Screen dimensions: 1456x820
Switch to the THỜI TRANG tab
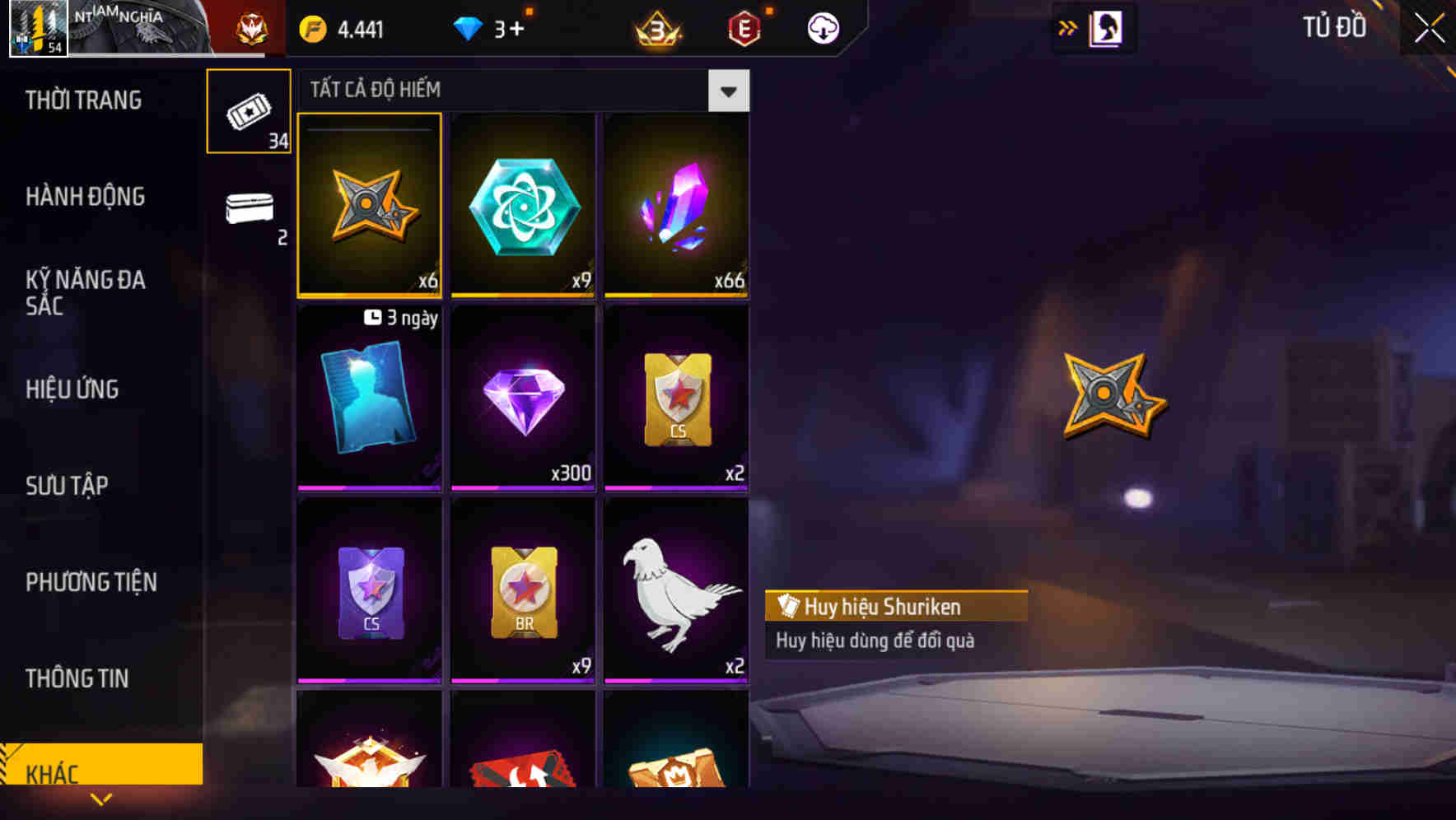tap(85, 100)
